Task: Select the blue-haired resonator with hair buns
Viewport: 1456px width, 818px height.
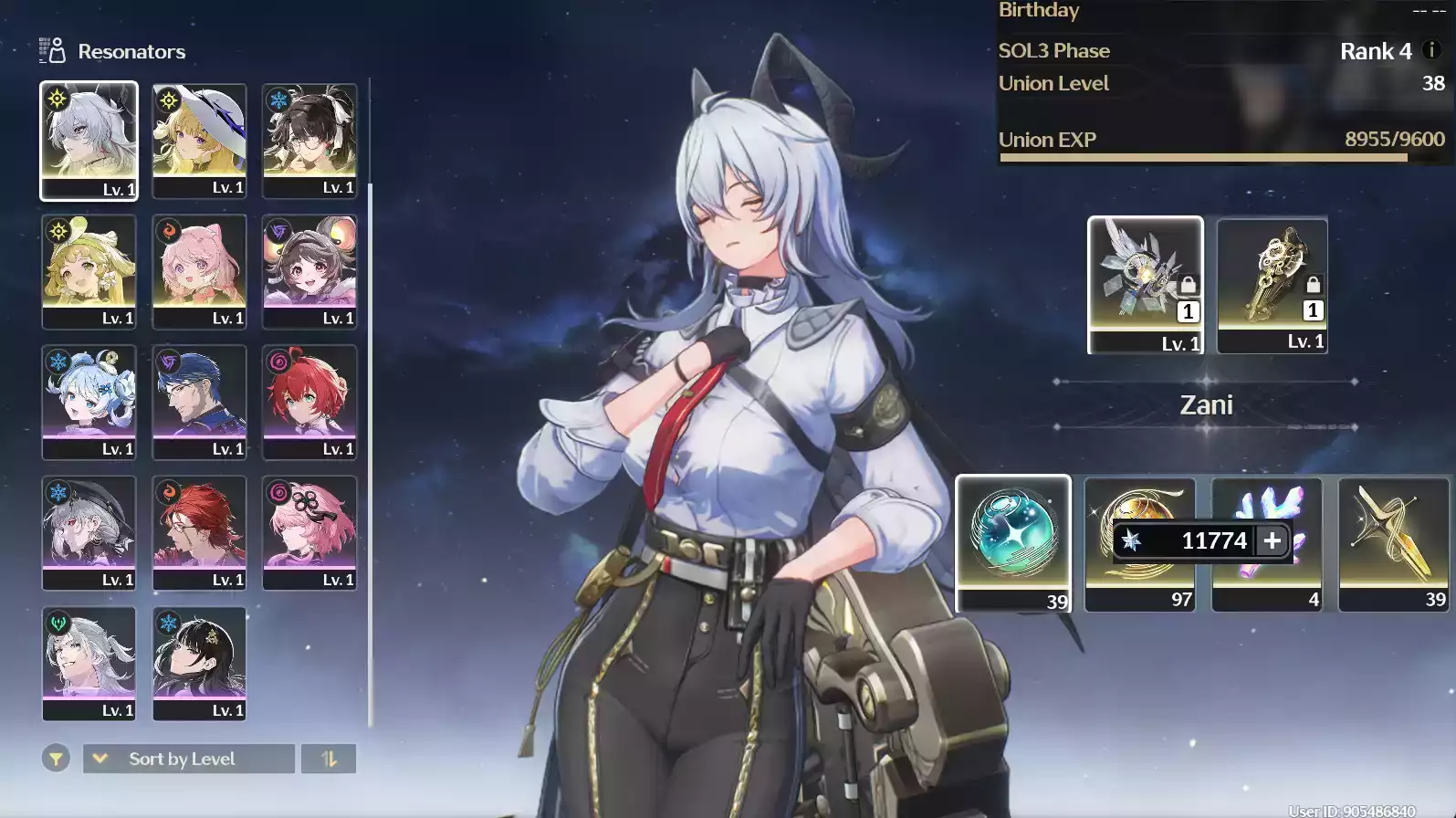Action: click(x=89, y=402)
